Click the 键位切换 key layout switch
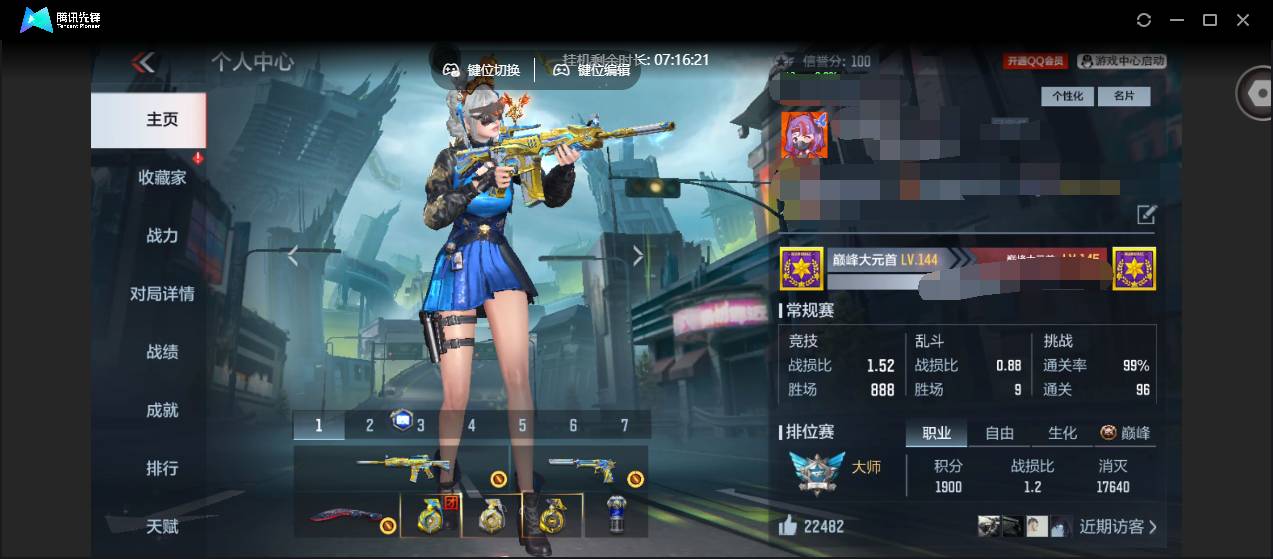 [483, 70]
